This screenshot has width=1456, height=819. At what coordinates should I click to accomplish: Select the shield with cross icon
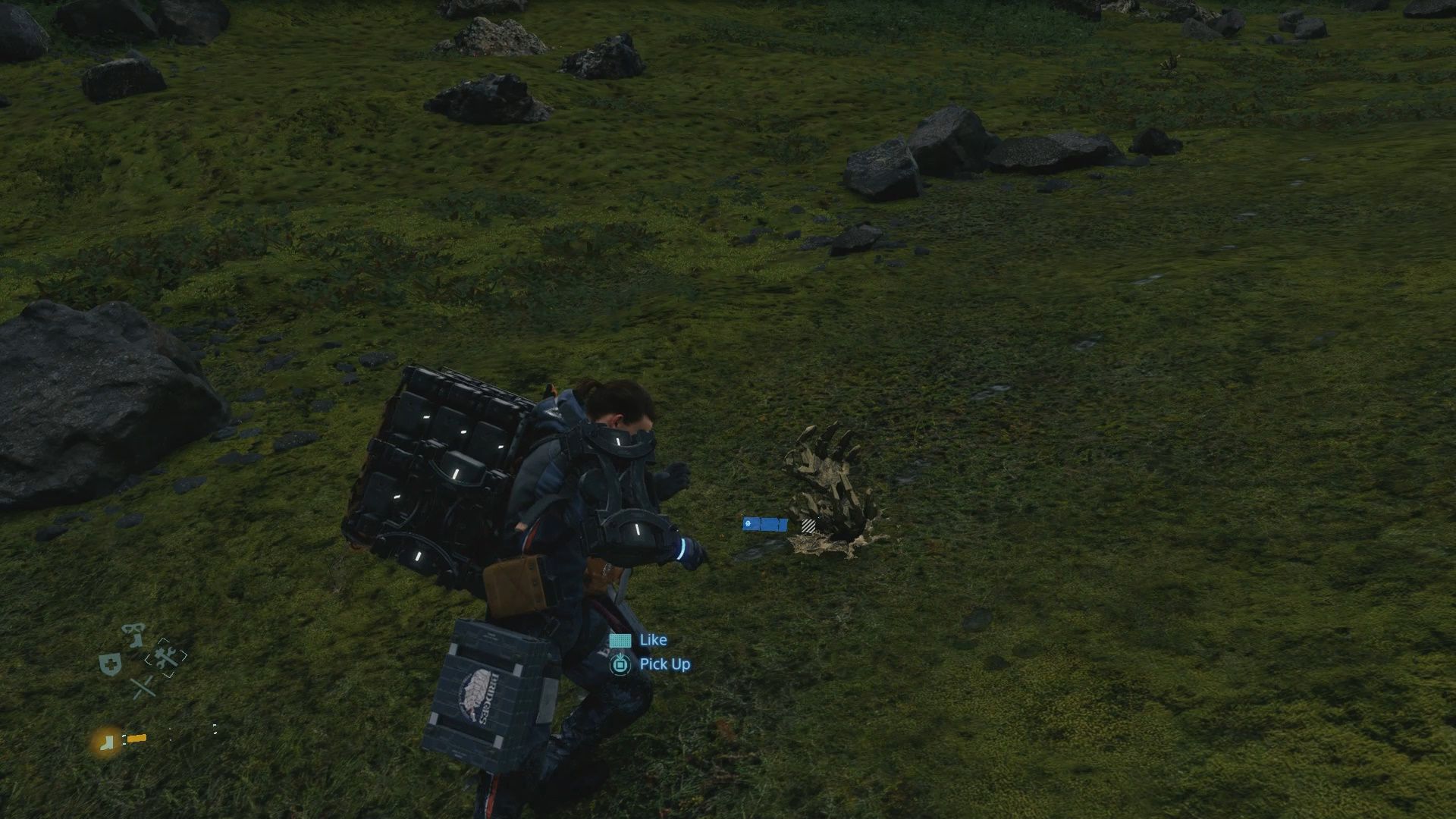(110, 665)
